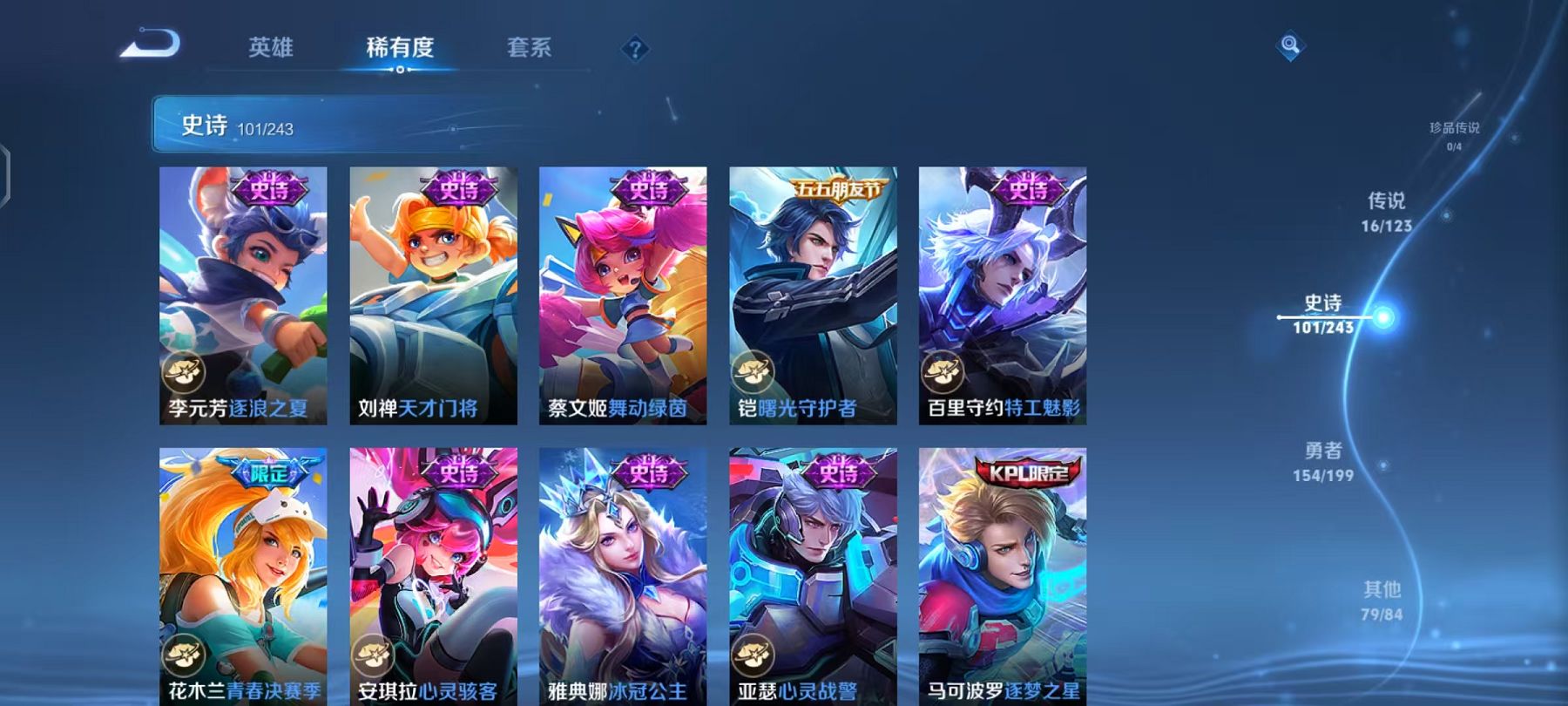Image resolution: width=1568 pixels, height=706 pixels.
Task: Open help via the question mark icon
Action: [x=636, y=49]
